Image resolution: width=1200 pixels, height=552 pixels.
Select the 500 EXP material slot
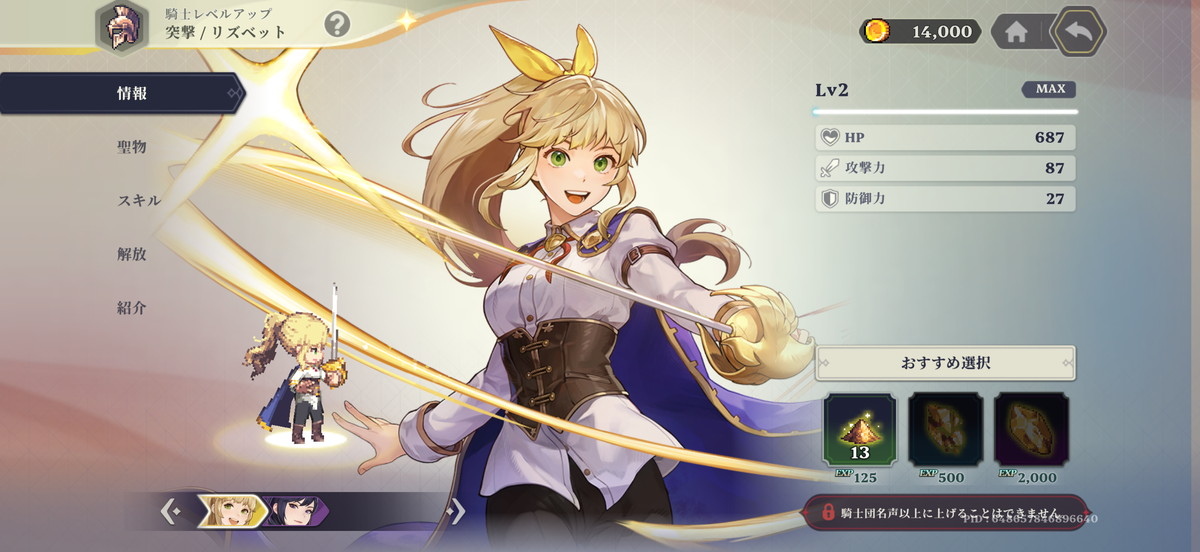945,430
